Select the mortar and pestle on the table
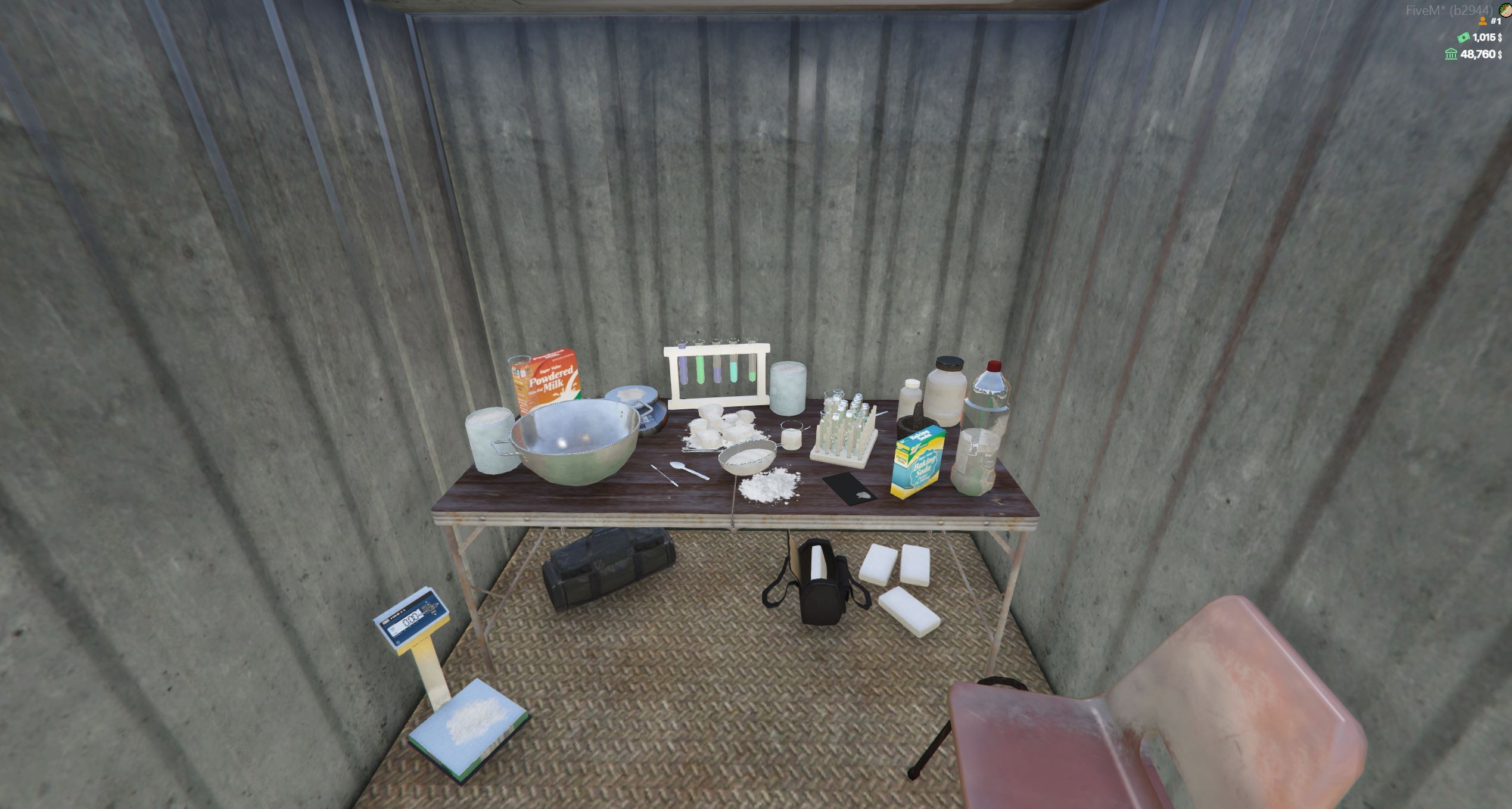 tap(916, 419)
